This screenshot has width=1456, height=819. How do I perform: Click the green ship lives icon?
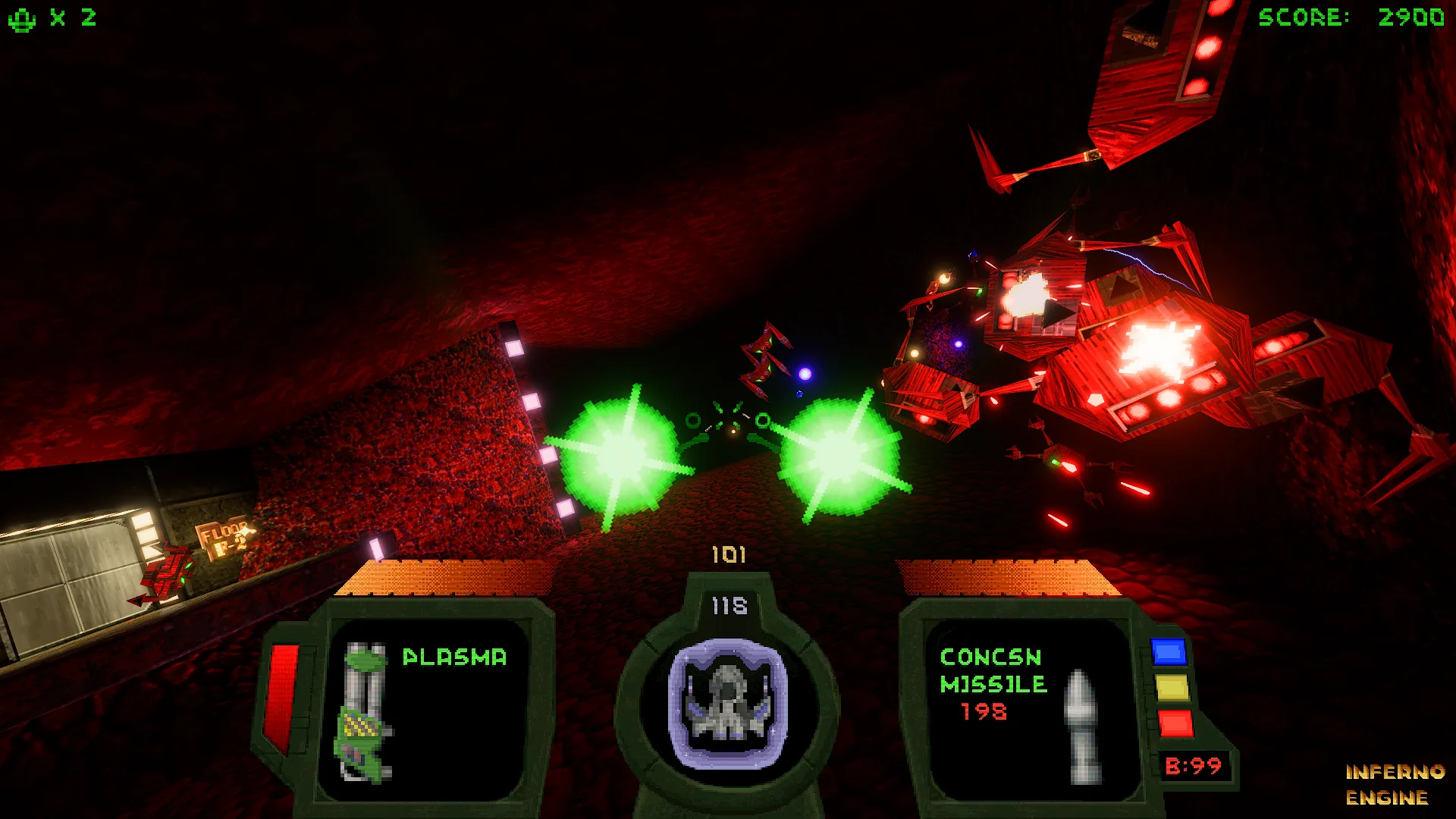click(x=22, y=19)
